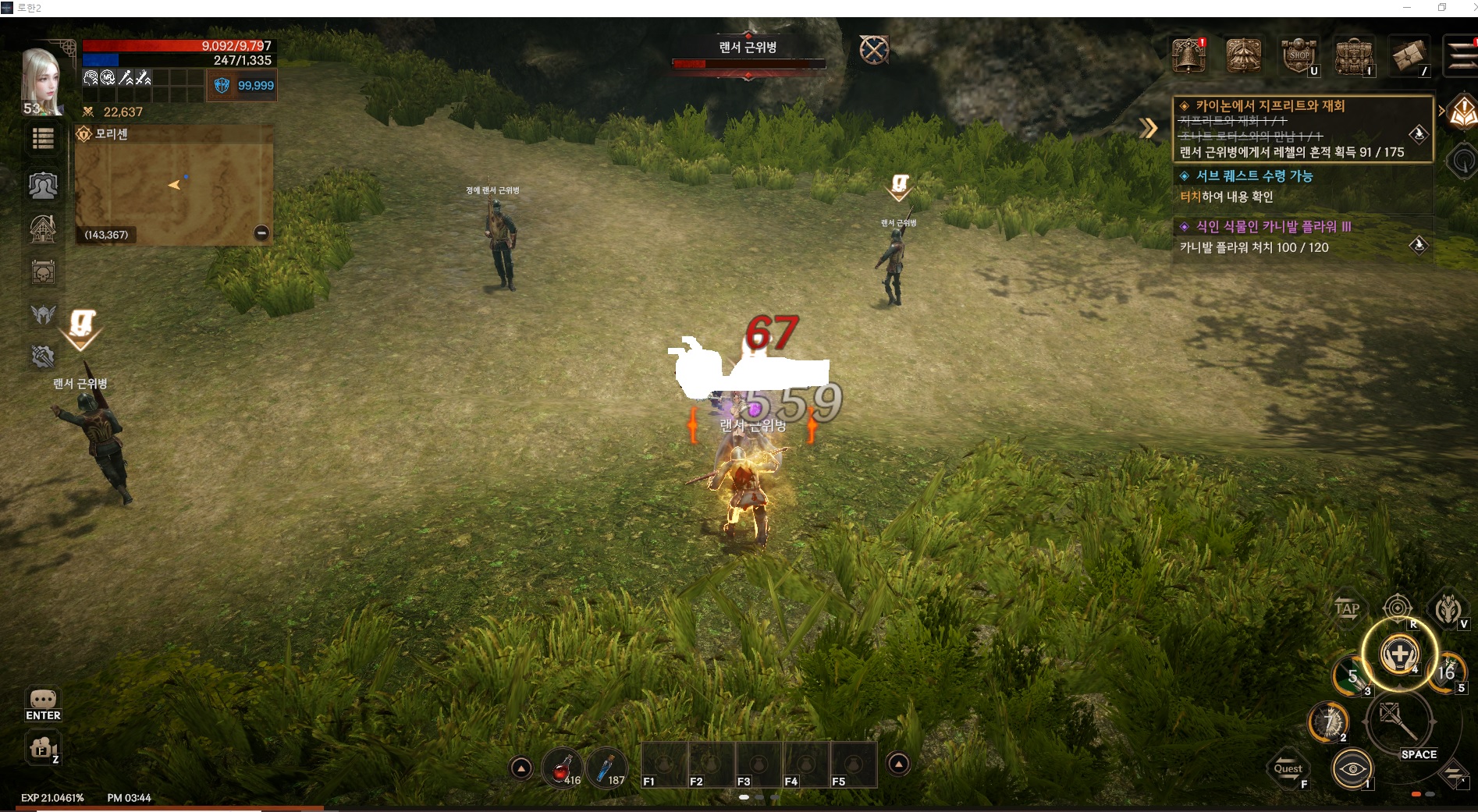This screenshot has width=1478, height=812.
Task: Open the circus tent event icon
Action: (1243, 55)
